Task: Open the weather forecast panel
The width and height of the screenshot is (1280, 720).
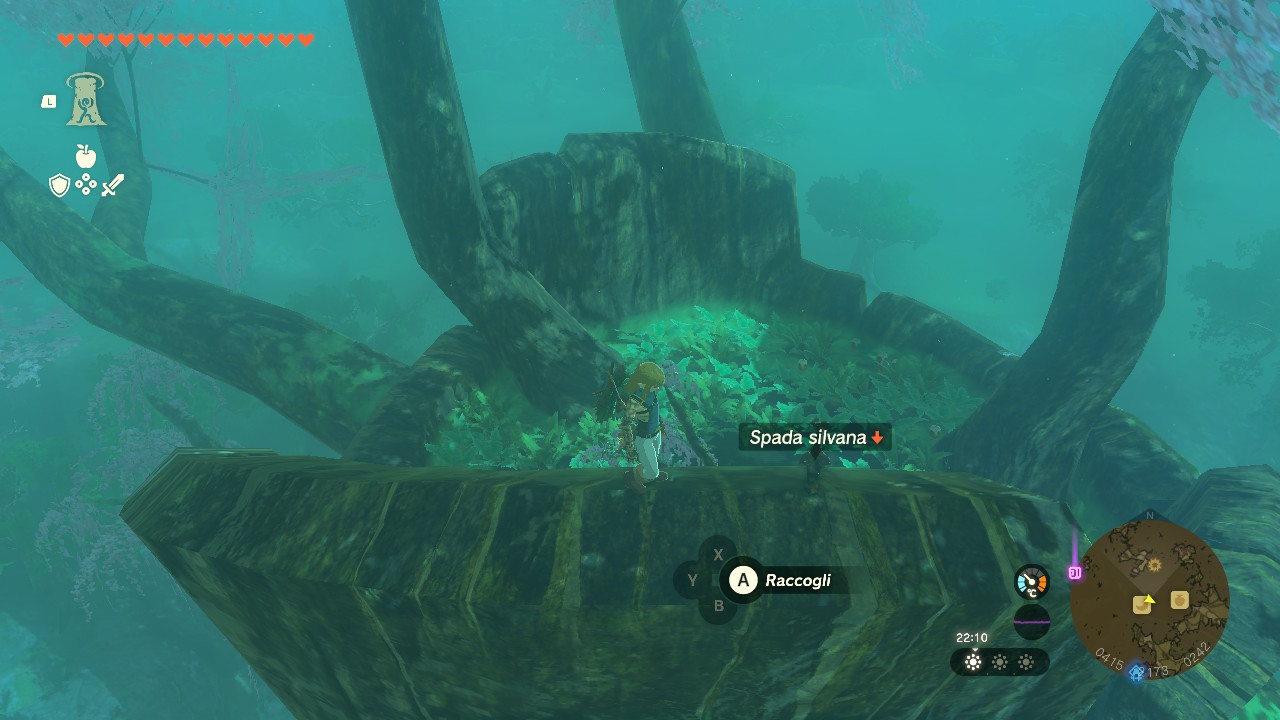Action: 999,662
